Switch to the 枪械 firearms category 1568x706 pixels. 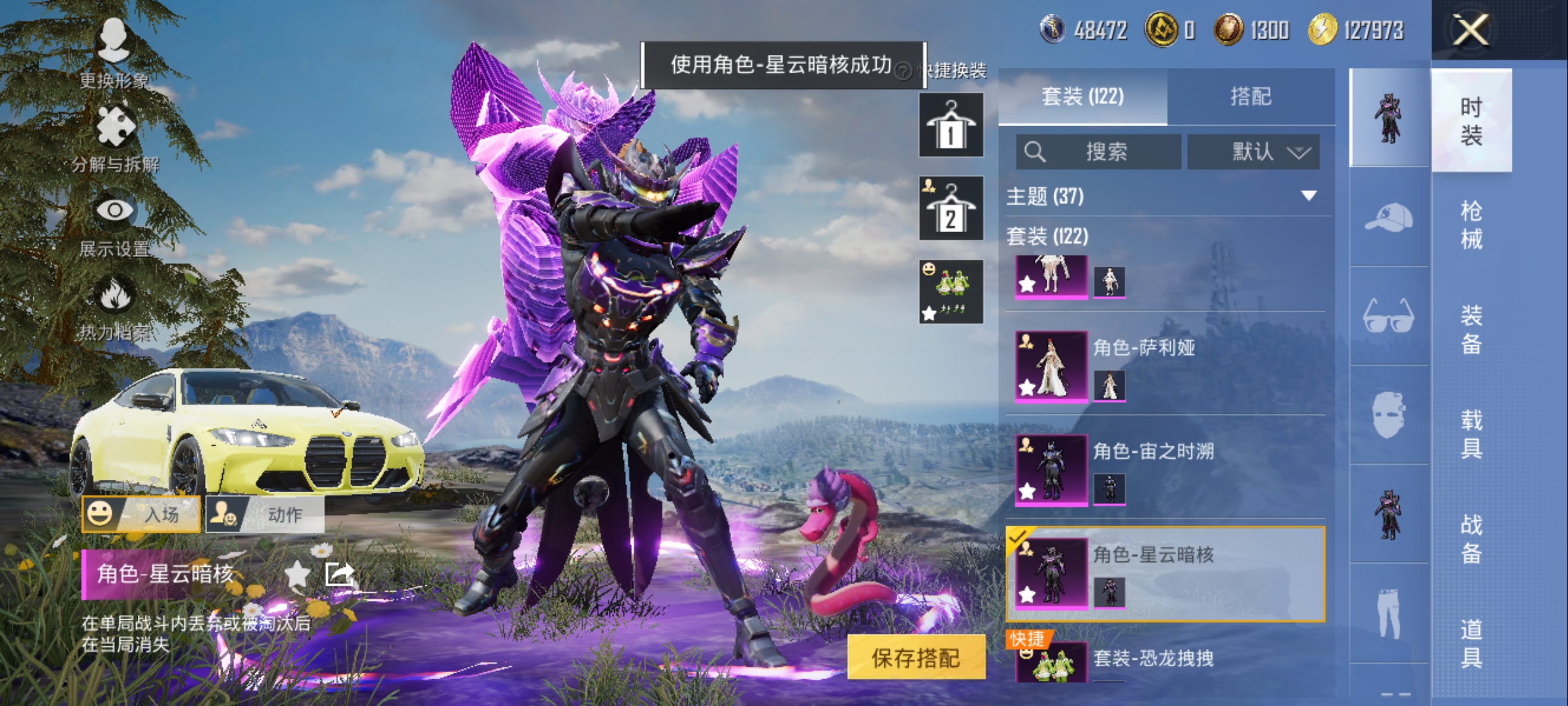[1471, 225]
